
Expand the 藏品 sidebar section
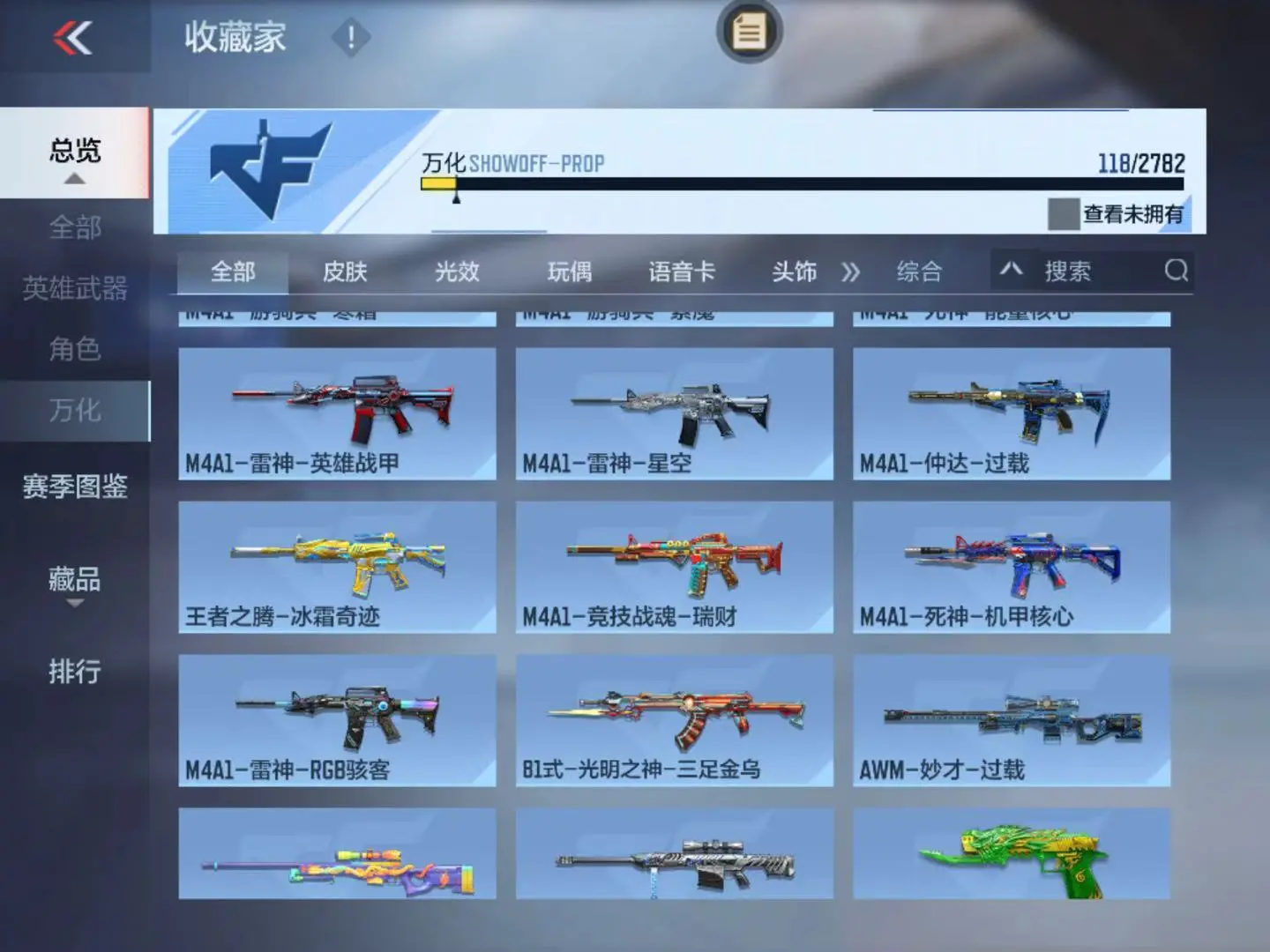tap(75, 582)
